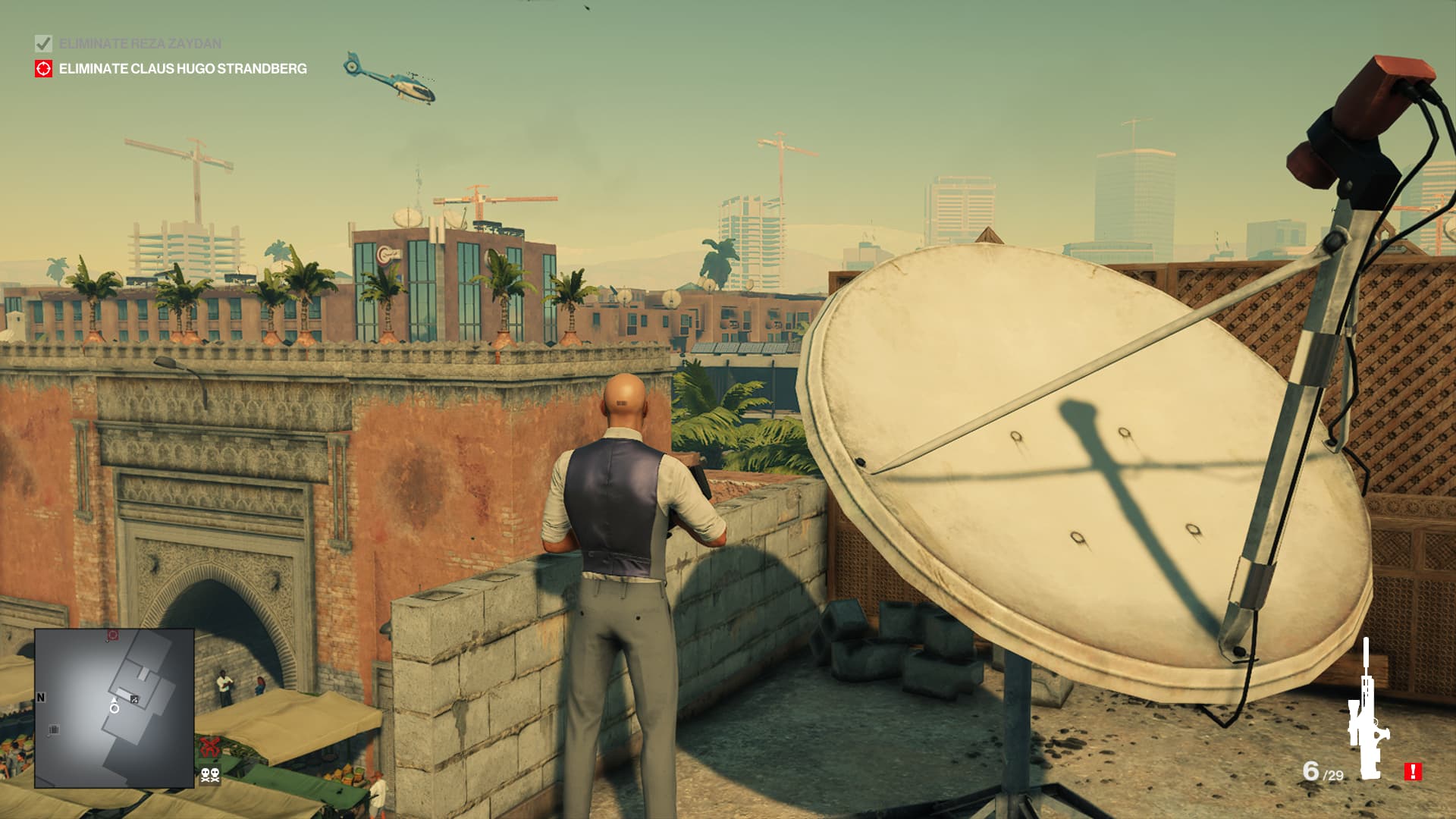1456x819 pixels.
Task: Click the red crossed guns status icon
Action: coord(210,747)
